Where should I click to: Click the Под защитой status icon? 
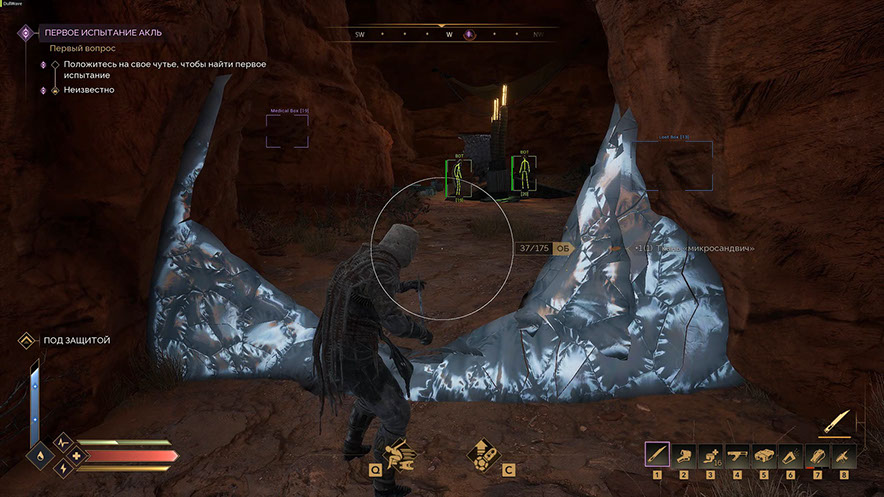pos(27,341)
